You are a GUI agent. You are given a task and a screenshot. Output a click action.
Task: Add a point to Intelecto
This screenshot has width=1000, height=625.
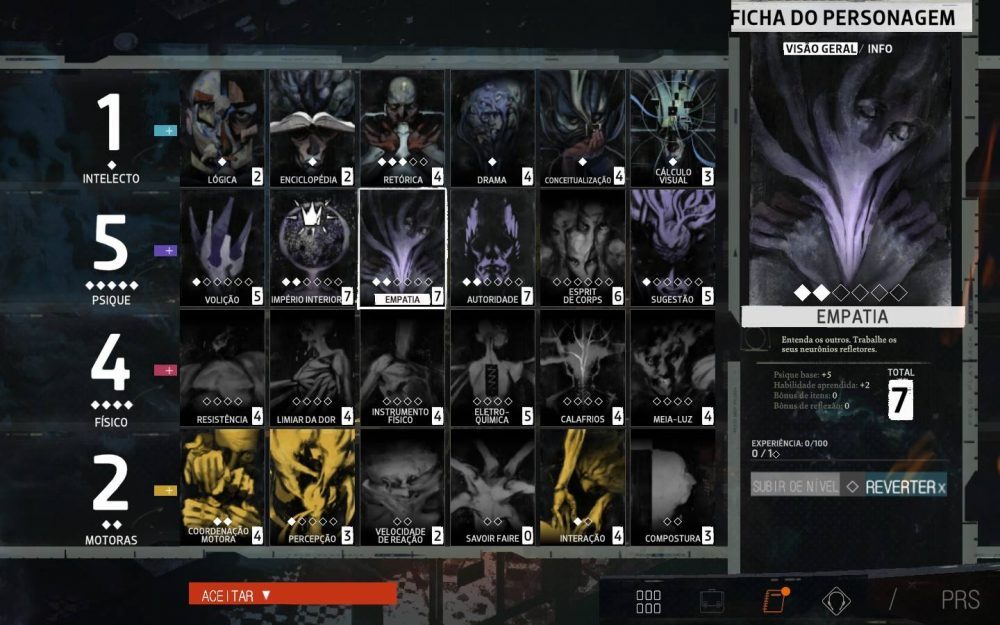[165, 130]
